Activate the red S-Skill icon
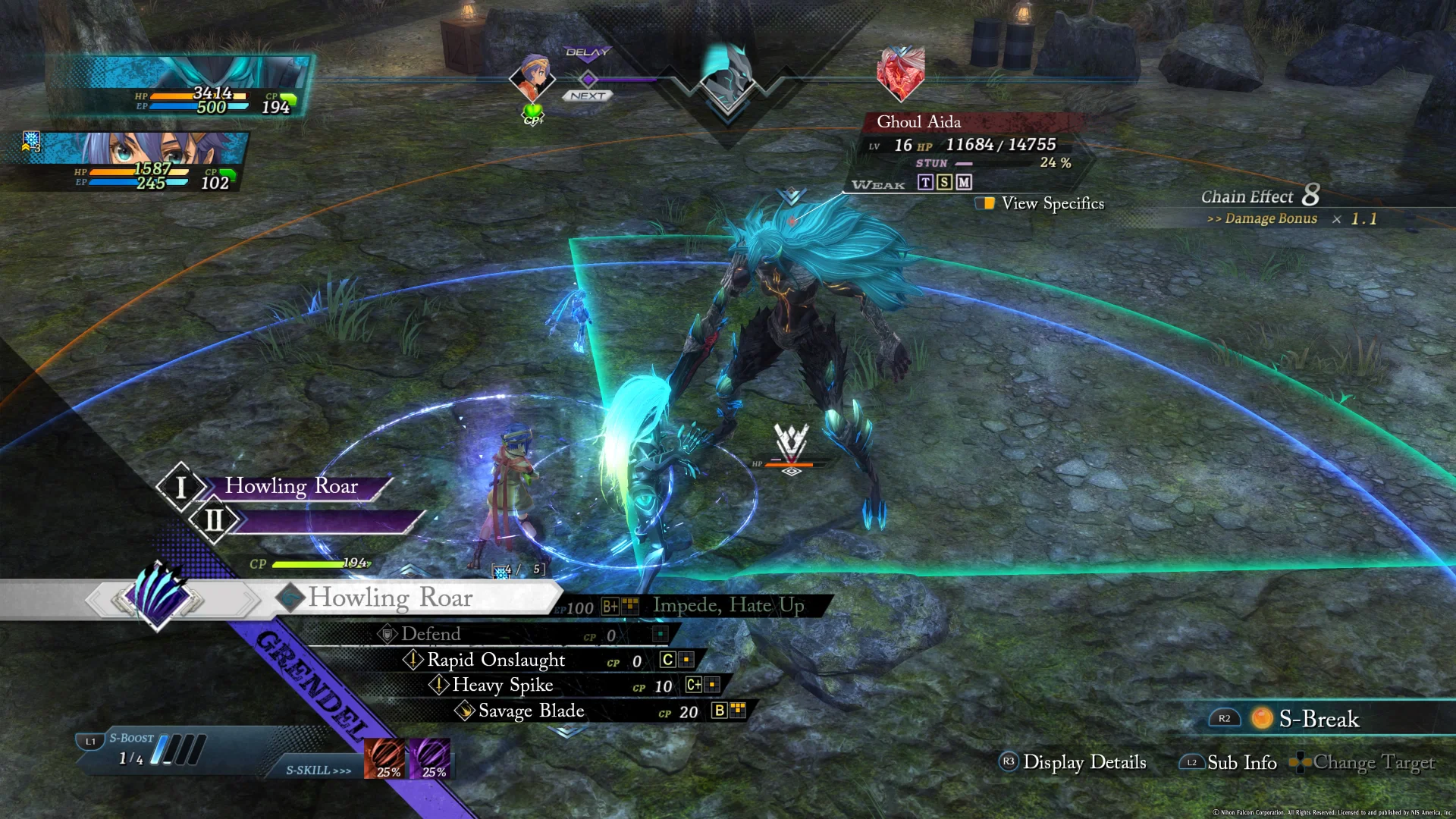1456x819 pixels. 386,758
